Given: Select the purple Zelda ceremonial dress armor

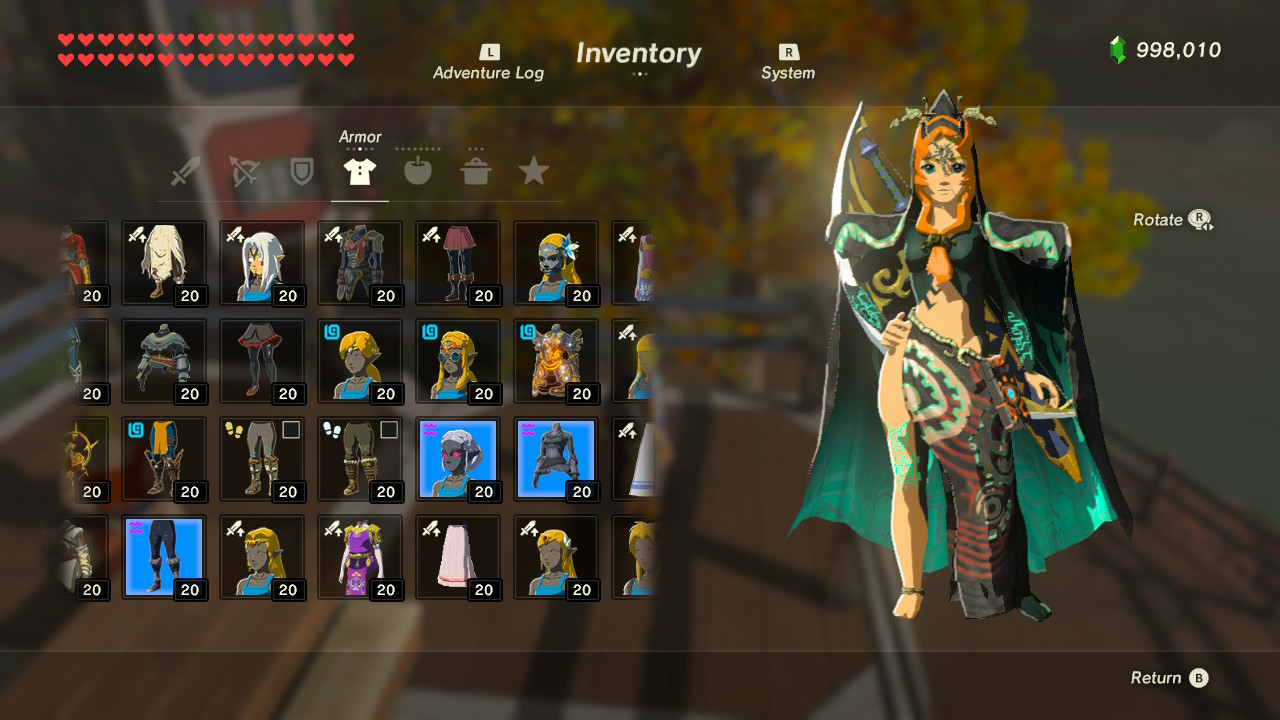Looking at the screenshot, I should (360, 556).
